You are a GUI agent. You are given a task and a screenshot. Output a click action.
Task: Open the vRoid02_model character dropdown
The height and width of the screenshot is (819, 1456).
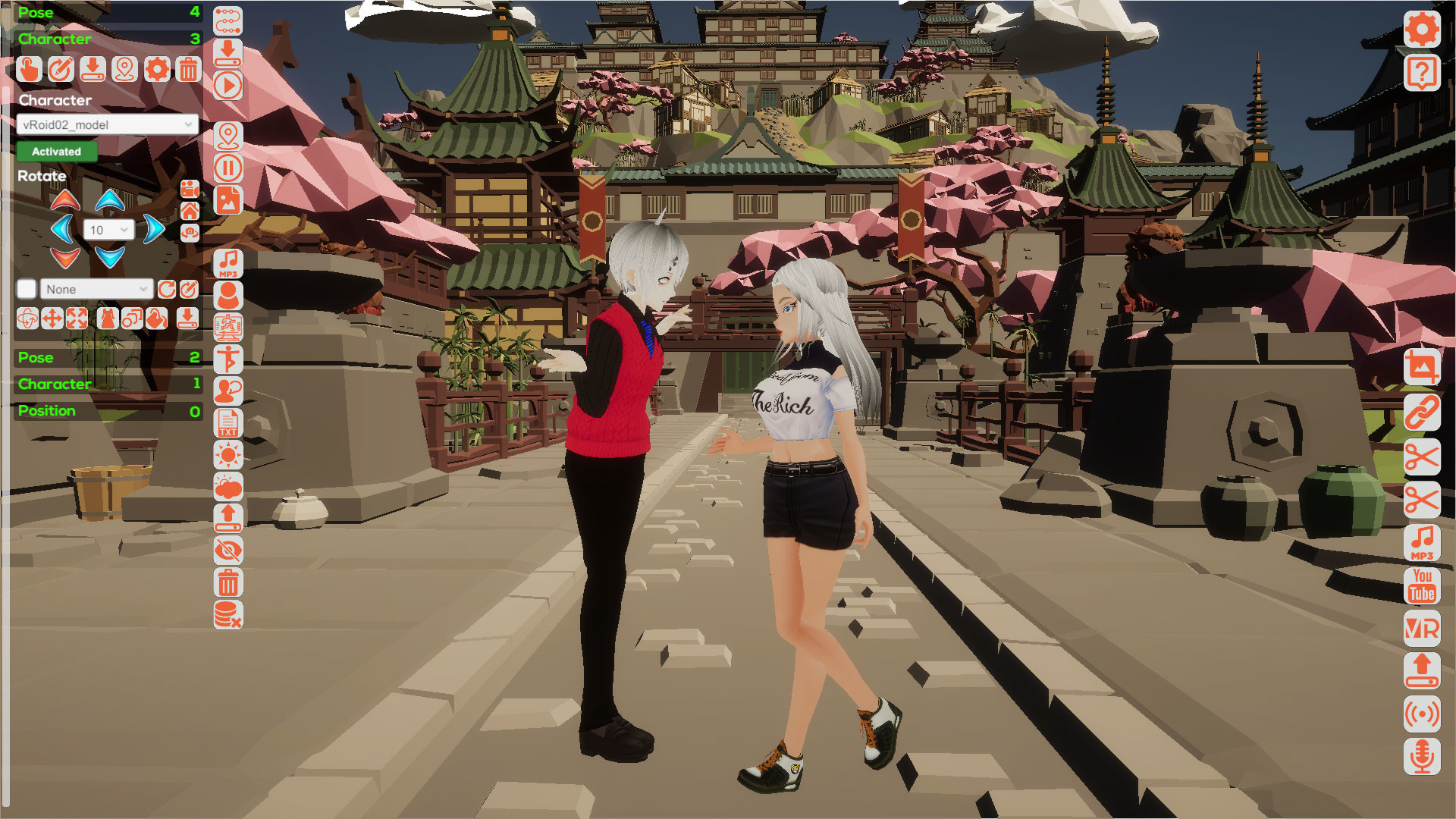[x=106, y=124]
